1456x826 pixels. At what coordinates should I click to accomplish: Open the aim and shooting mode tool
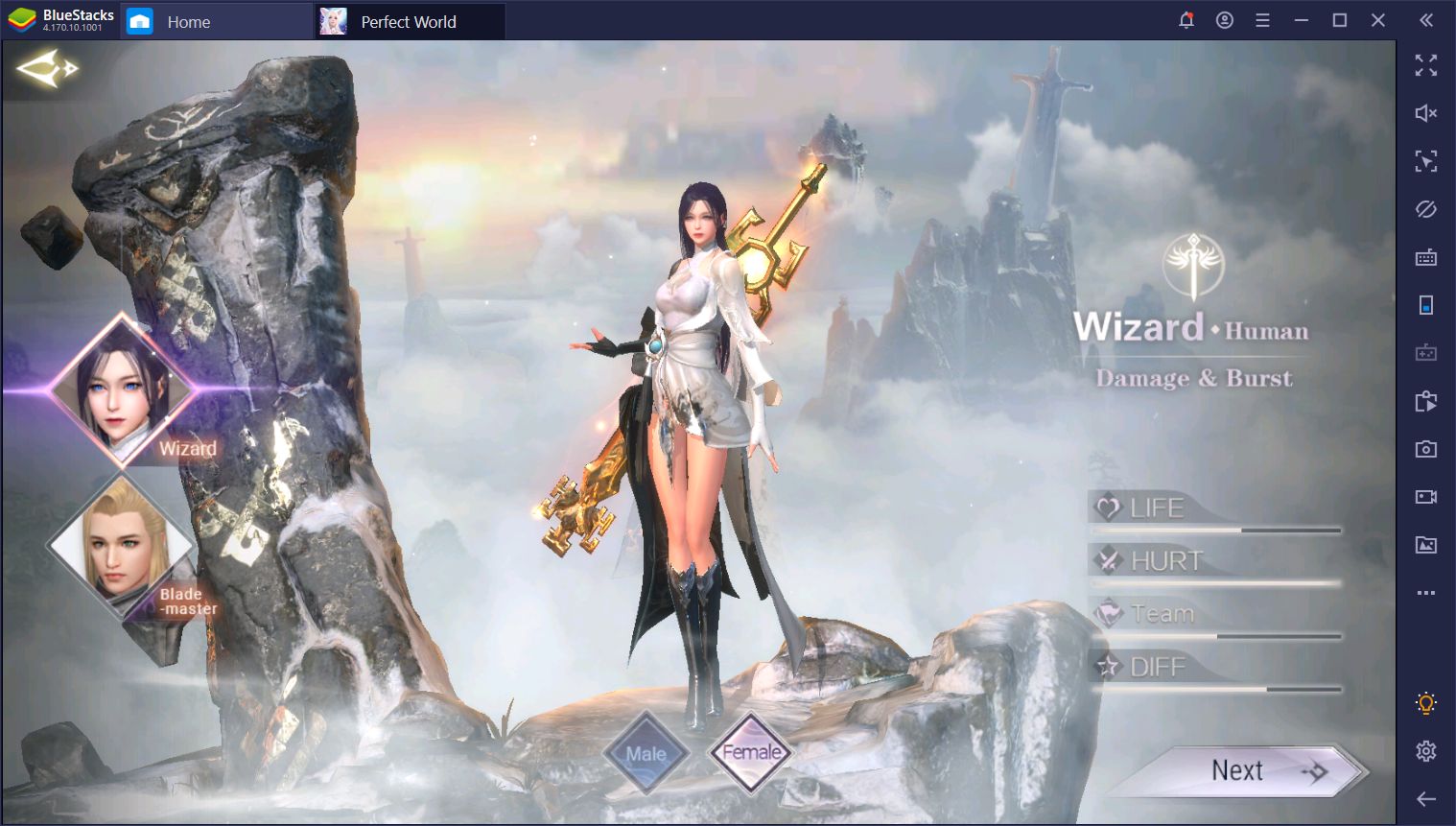click(1426, 161)
